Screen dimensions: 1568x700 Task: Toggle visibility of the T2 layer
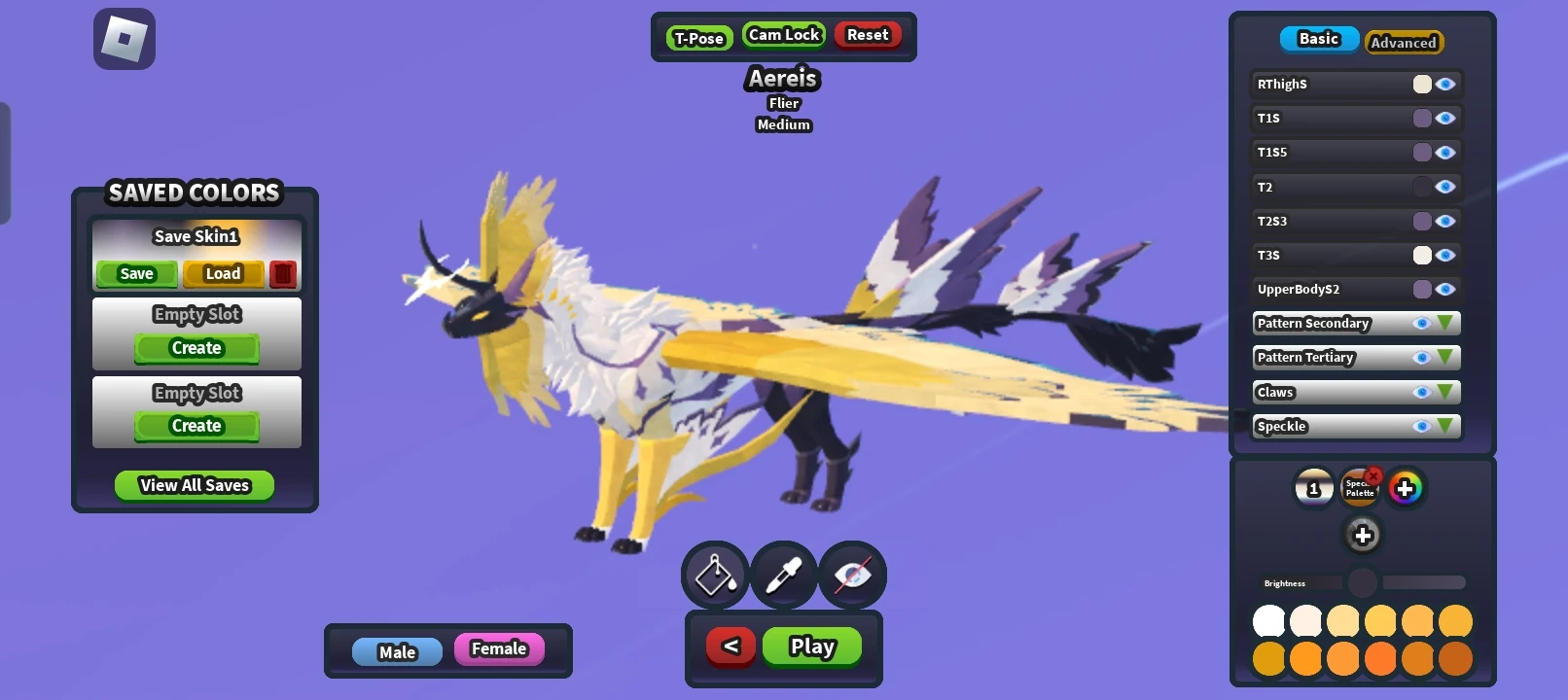pos(1446,186)
